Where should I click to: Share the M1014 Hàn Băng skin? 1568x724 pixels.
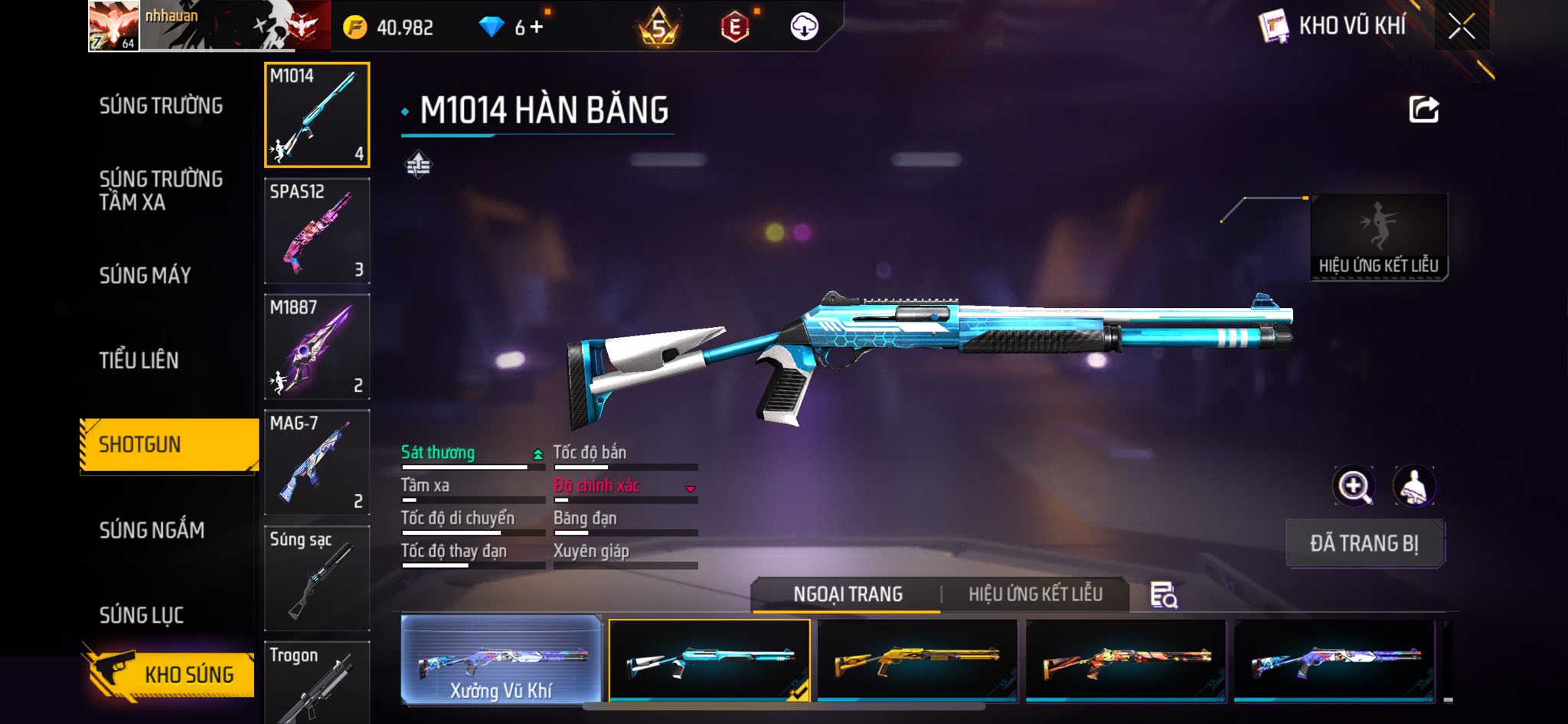click(x=1423, y=110)
